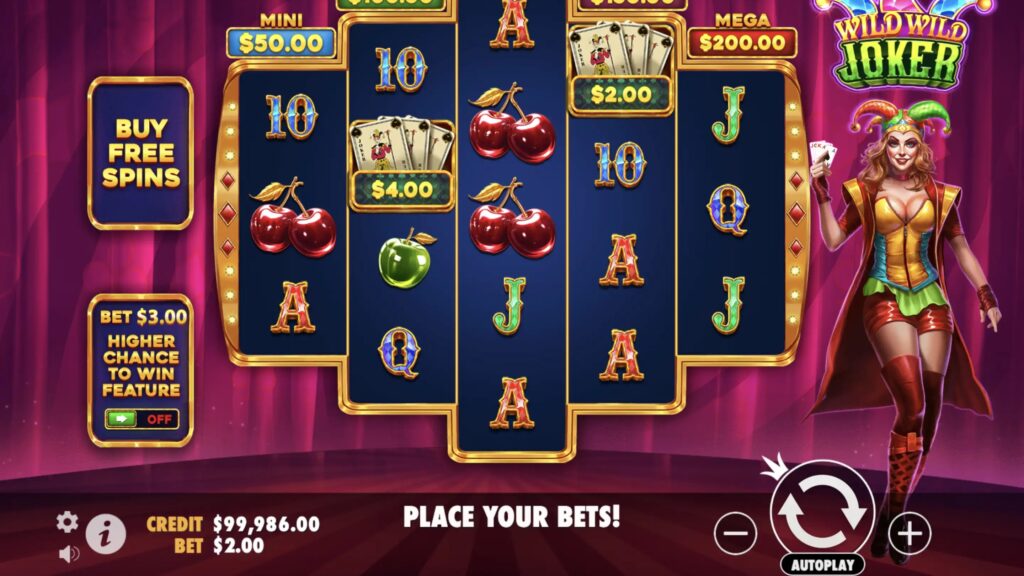Toggle sound with the speaker icon
The width and height of the screenshot is (1024, 576).
pos(67,552)
